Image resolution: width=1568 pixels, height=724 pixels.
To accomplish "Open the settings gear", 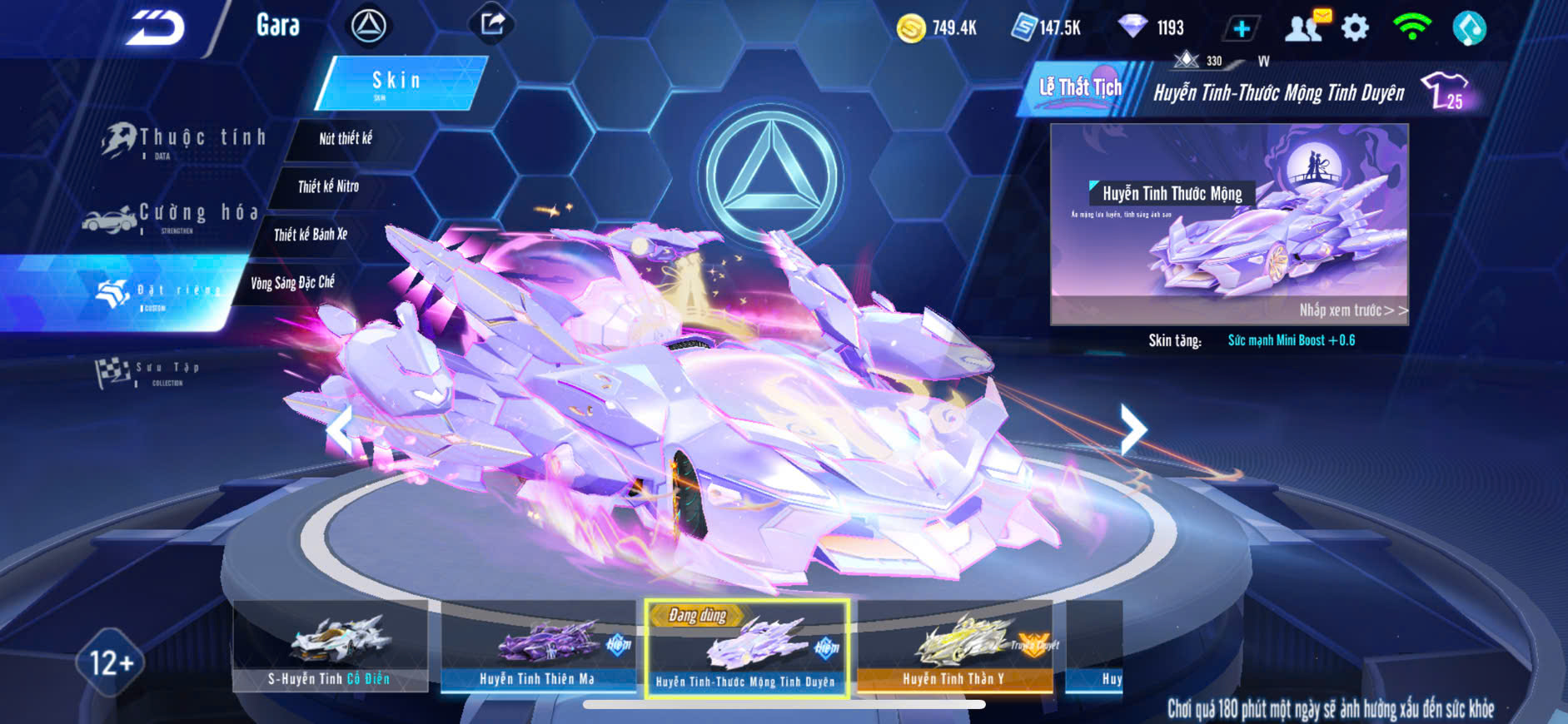I will tap(1355, 28).
